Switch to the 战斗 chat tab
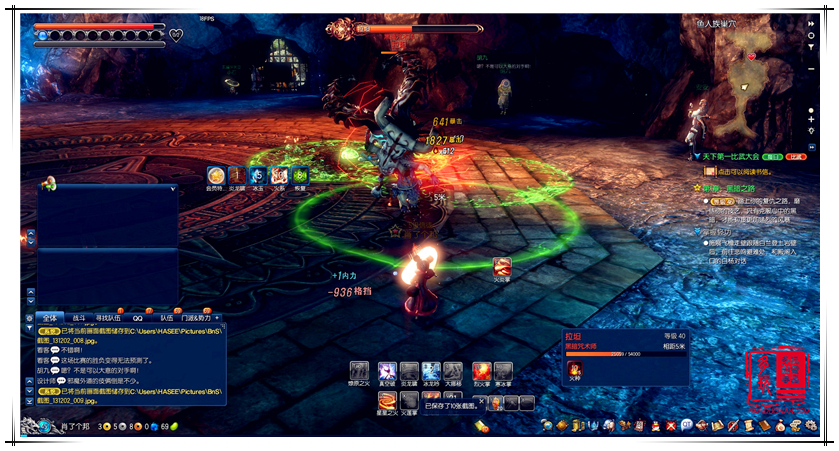The height and width of the screenshot is (451, 839). click(x=79, y=318)
